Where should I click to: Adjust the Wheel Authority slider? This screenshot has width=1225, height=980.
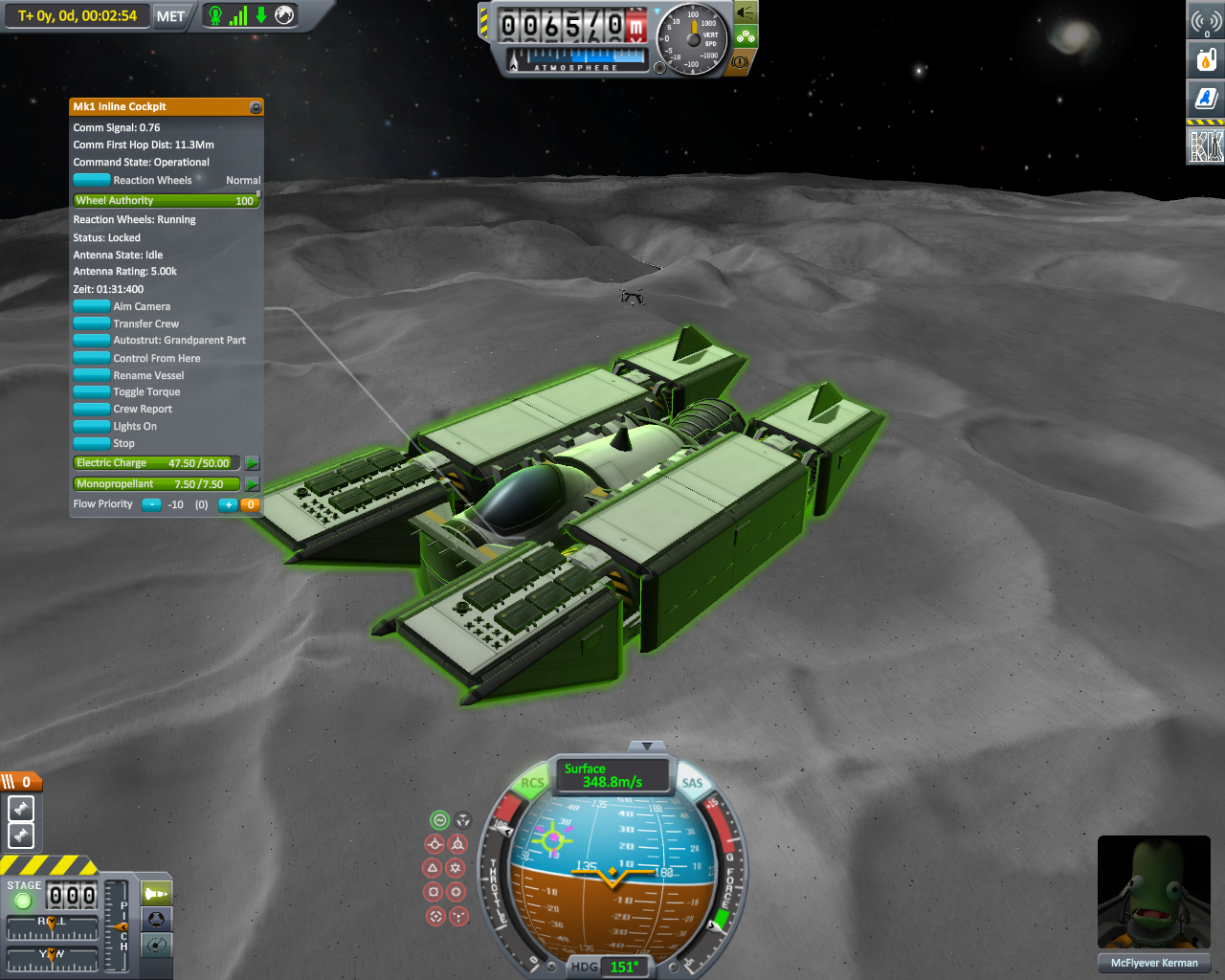click(166, 201)
